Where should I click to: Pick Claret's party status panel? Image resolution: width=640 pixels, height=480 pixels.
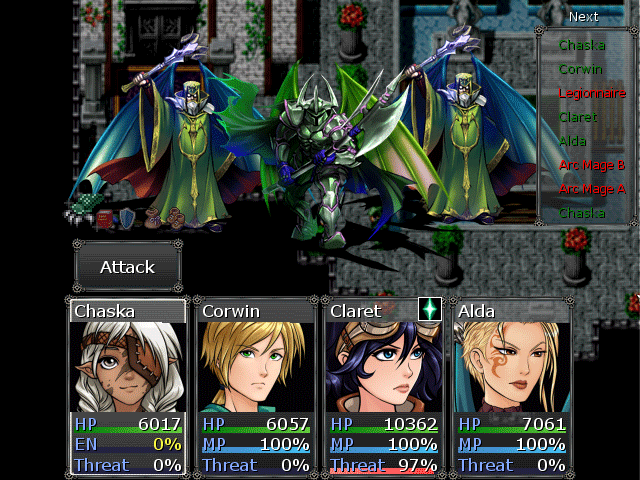pyautogui.click(x=383, y=386)
